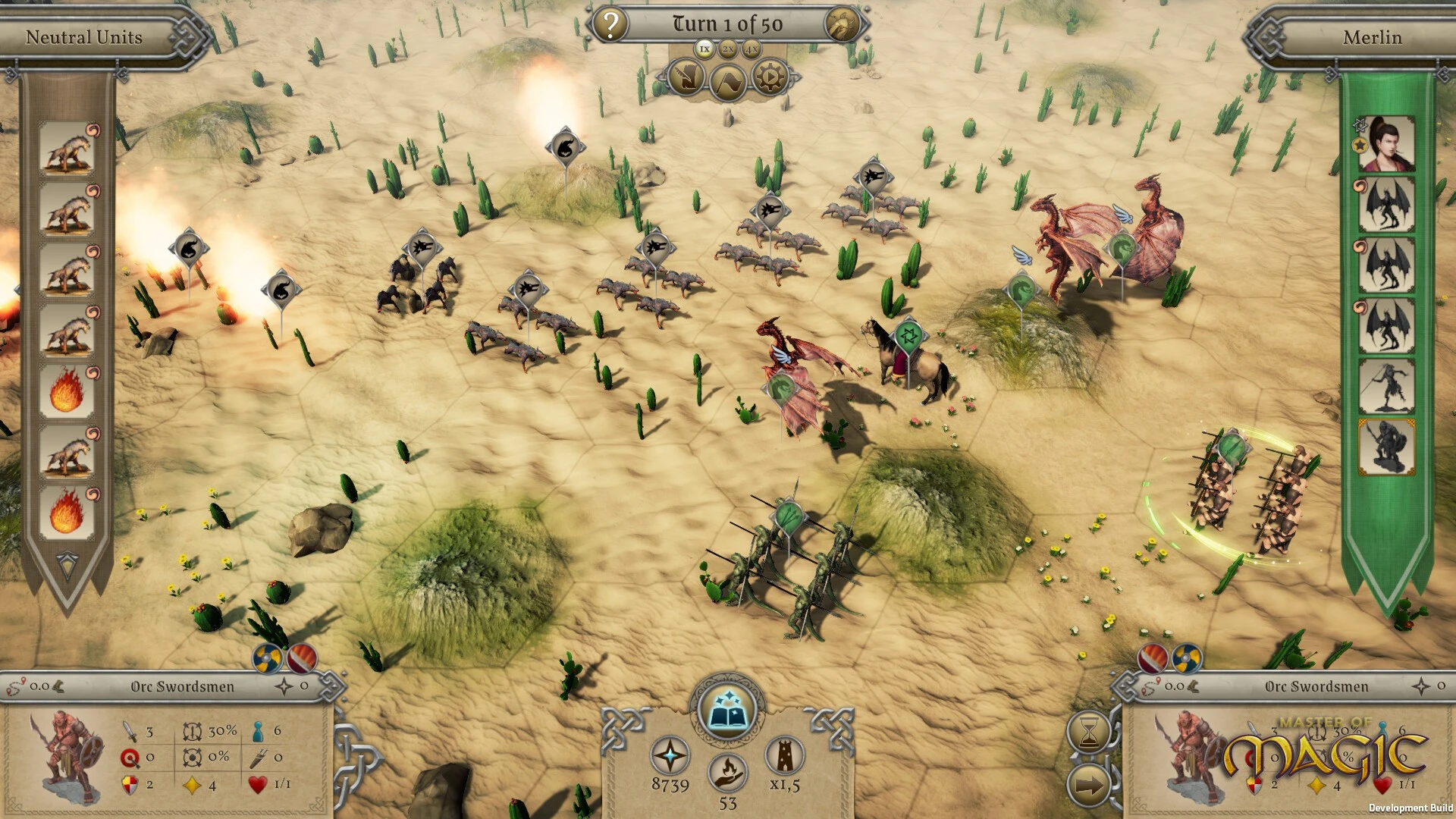Expand the Neutral Units list down arrow
This screenshot has height=819, width=1456.
point(67,565)
